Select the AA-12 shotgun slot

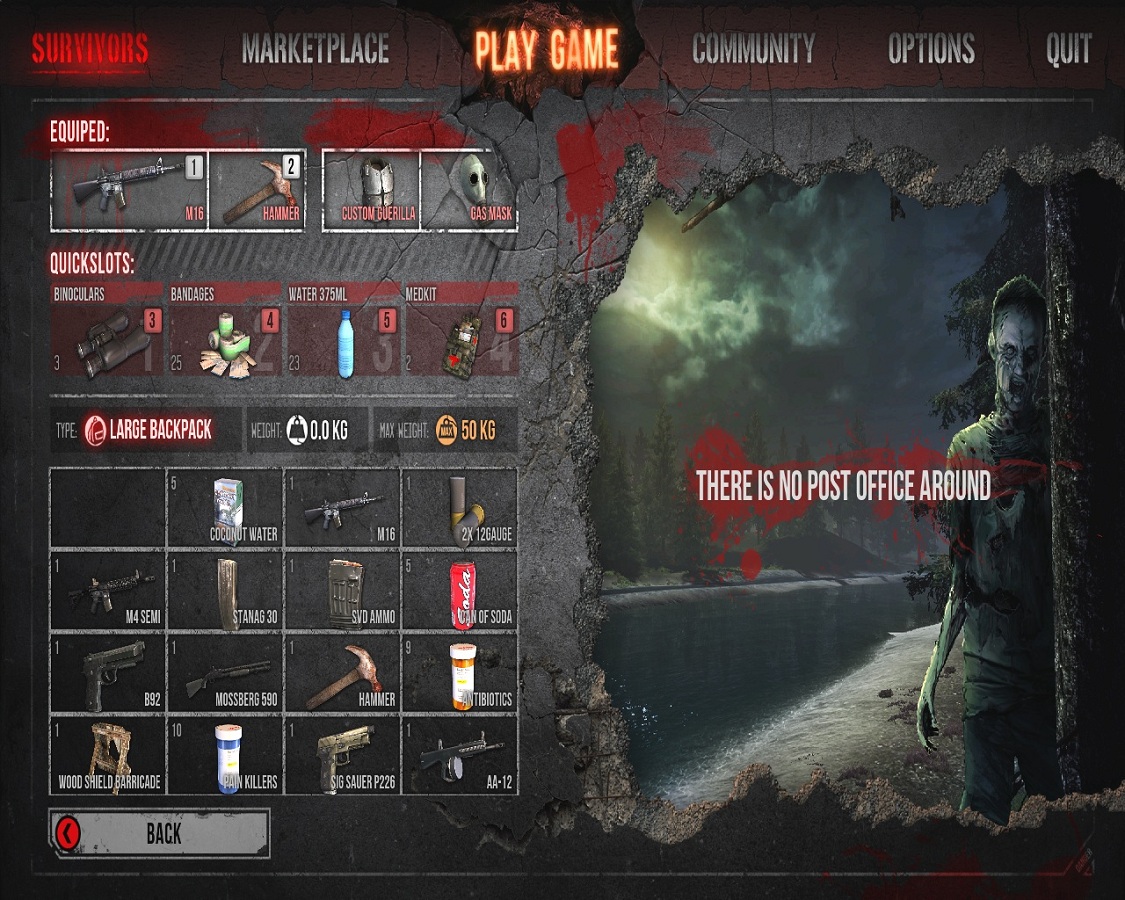click(x=460, y=754)
